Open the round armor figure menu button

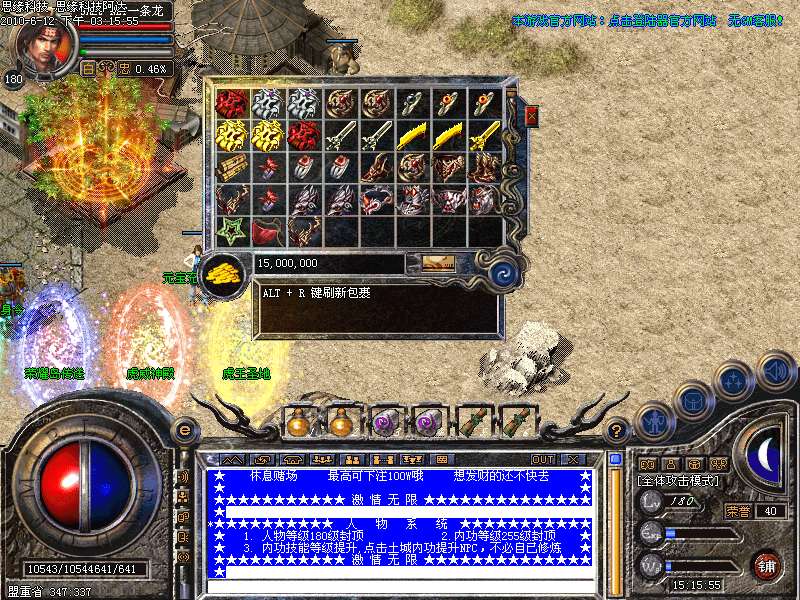(x=653, y=420)
